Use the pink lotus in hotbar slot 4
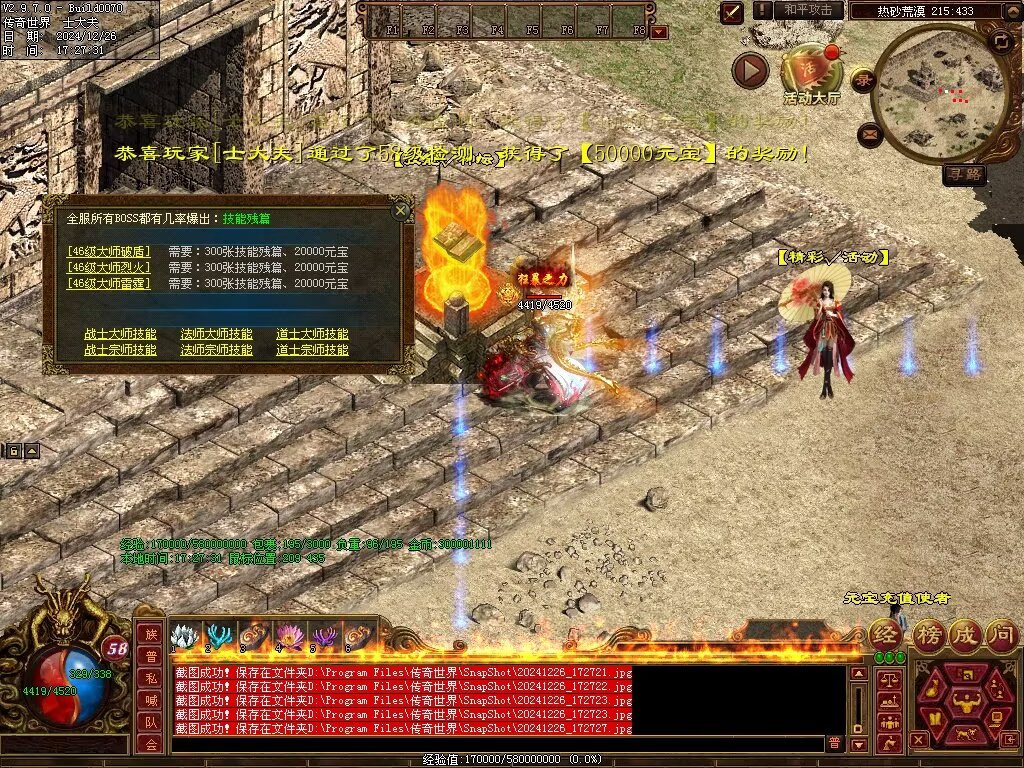The image size is (1024, 768). (290, 636)
